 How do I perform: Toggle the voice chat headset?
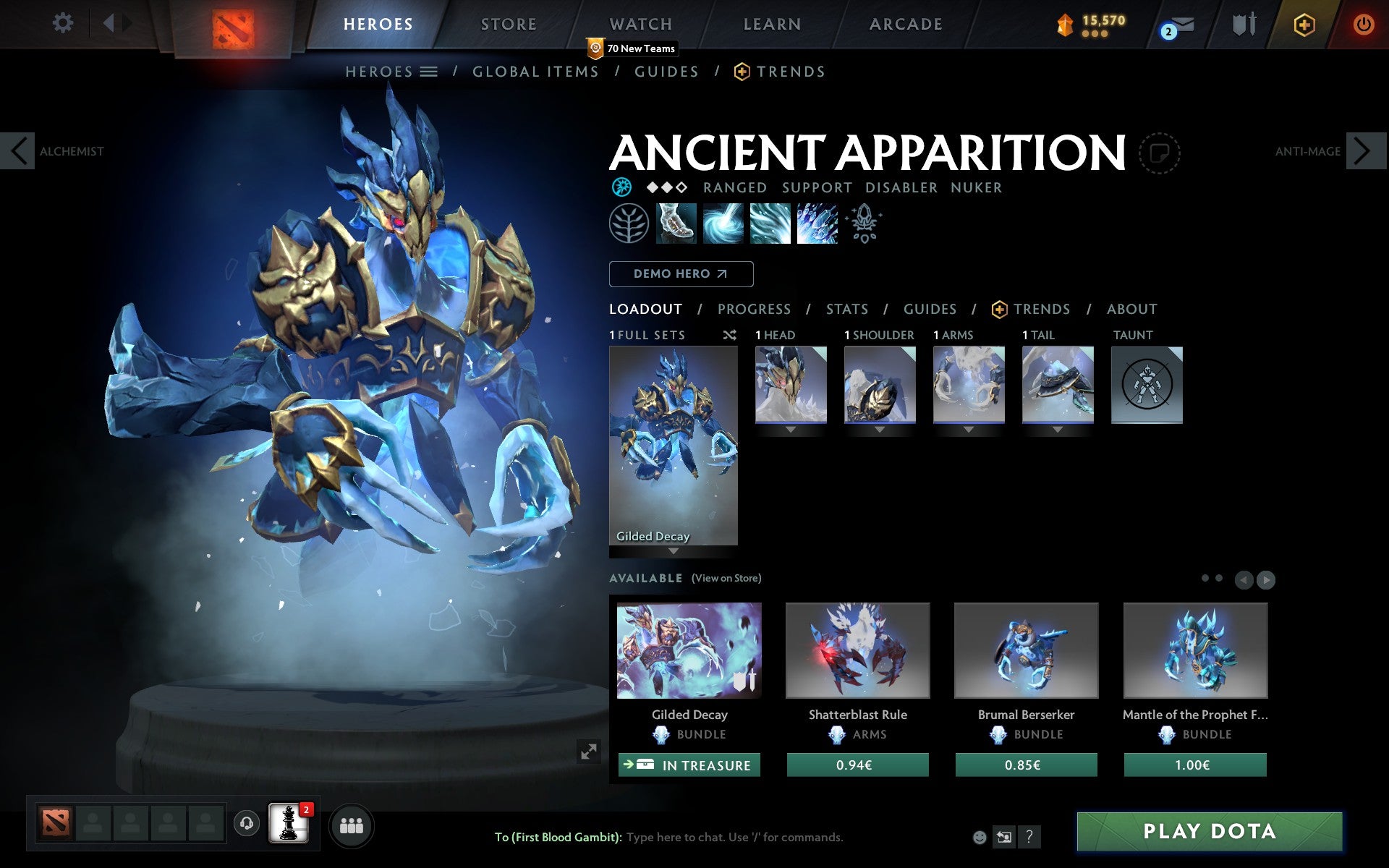coord(246,825)
